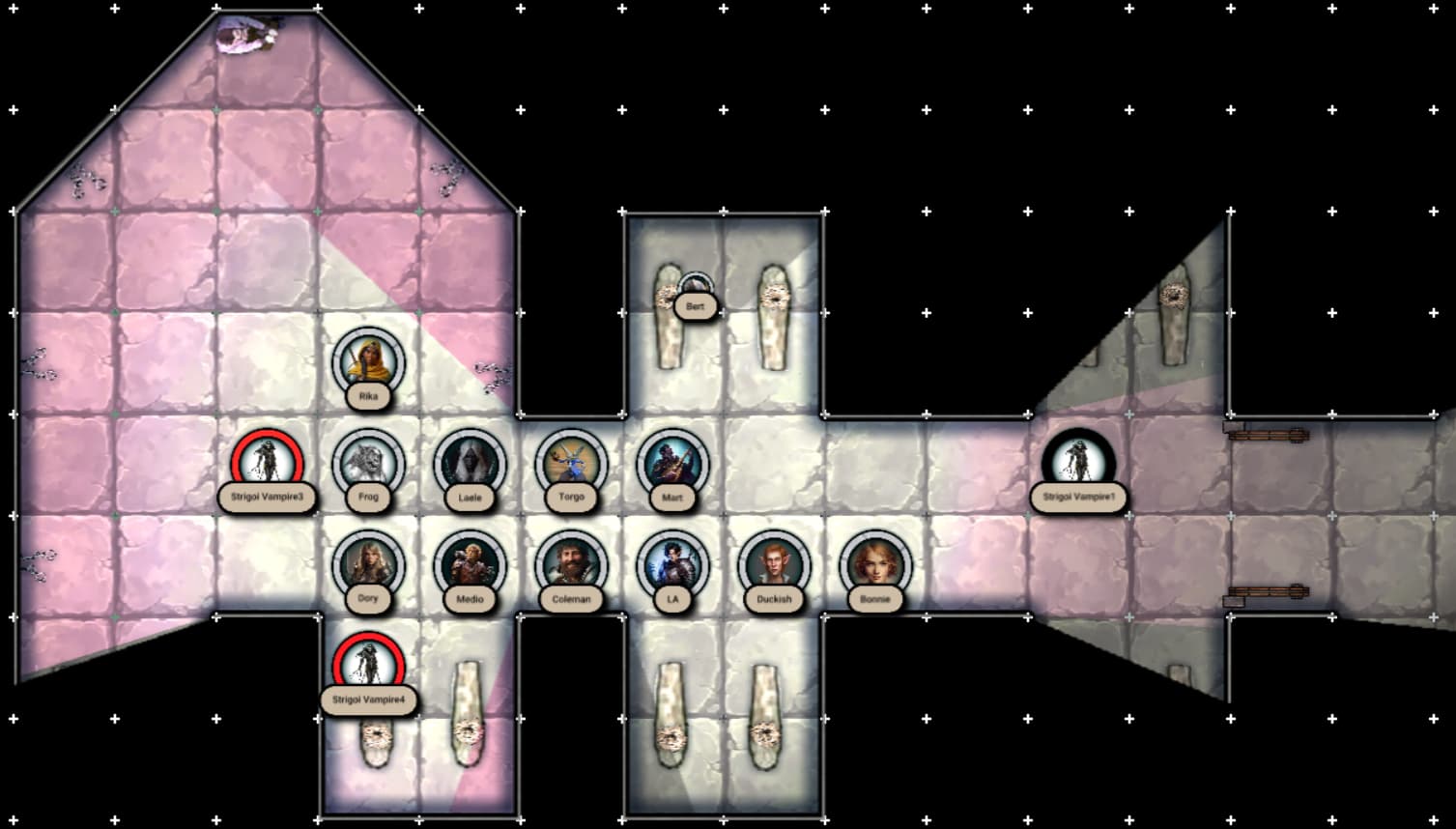The width and height of the screenshot is (1456, 829).
Task: Select the Dory token
Action: [368, 565]
